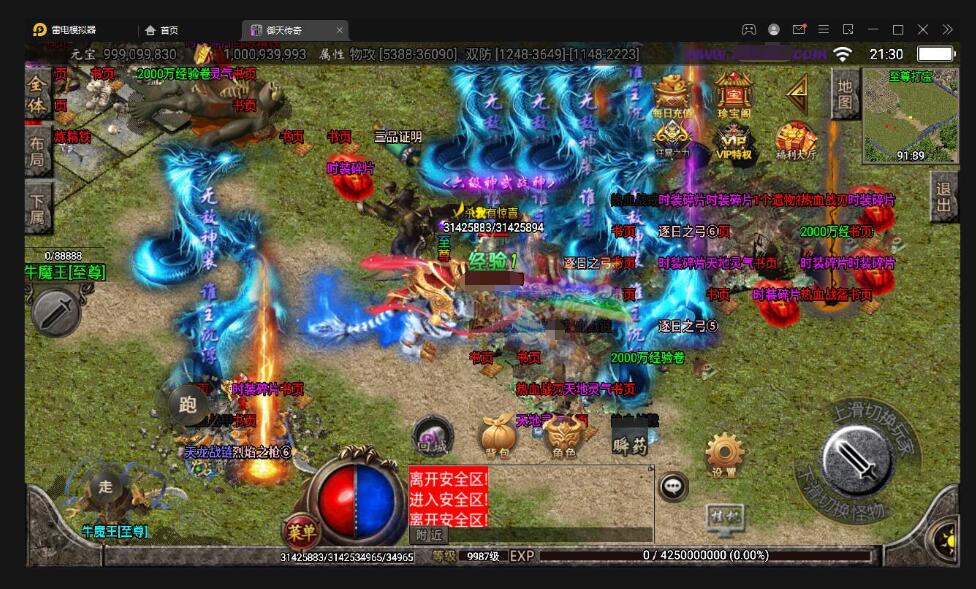This screenshot has width=976, height=589.
Task: Close the 御天传奇 emulator tab
Action: pos(340,30)
